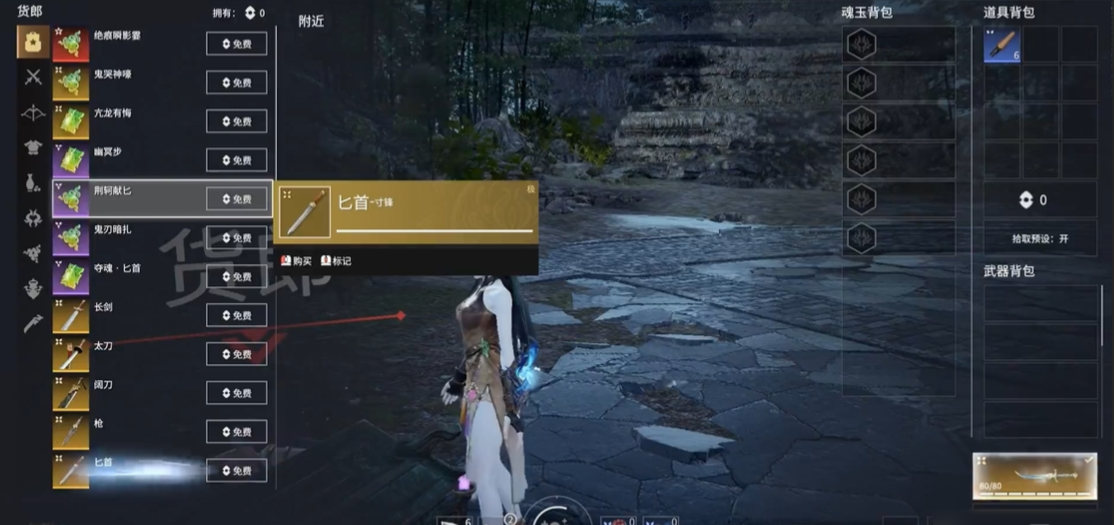This screenshot has height=525, width=1114.
Task: Select the dagger item in 道具背包
Action: point(1001,45)
